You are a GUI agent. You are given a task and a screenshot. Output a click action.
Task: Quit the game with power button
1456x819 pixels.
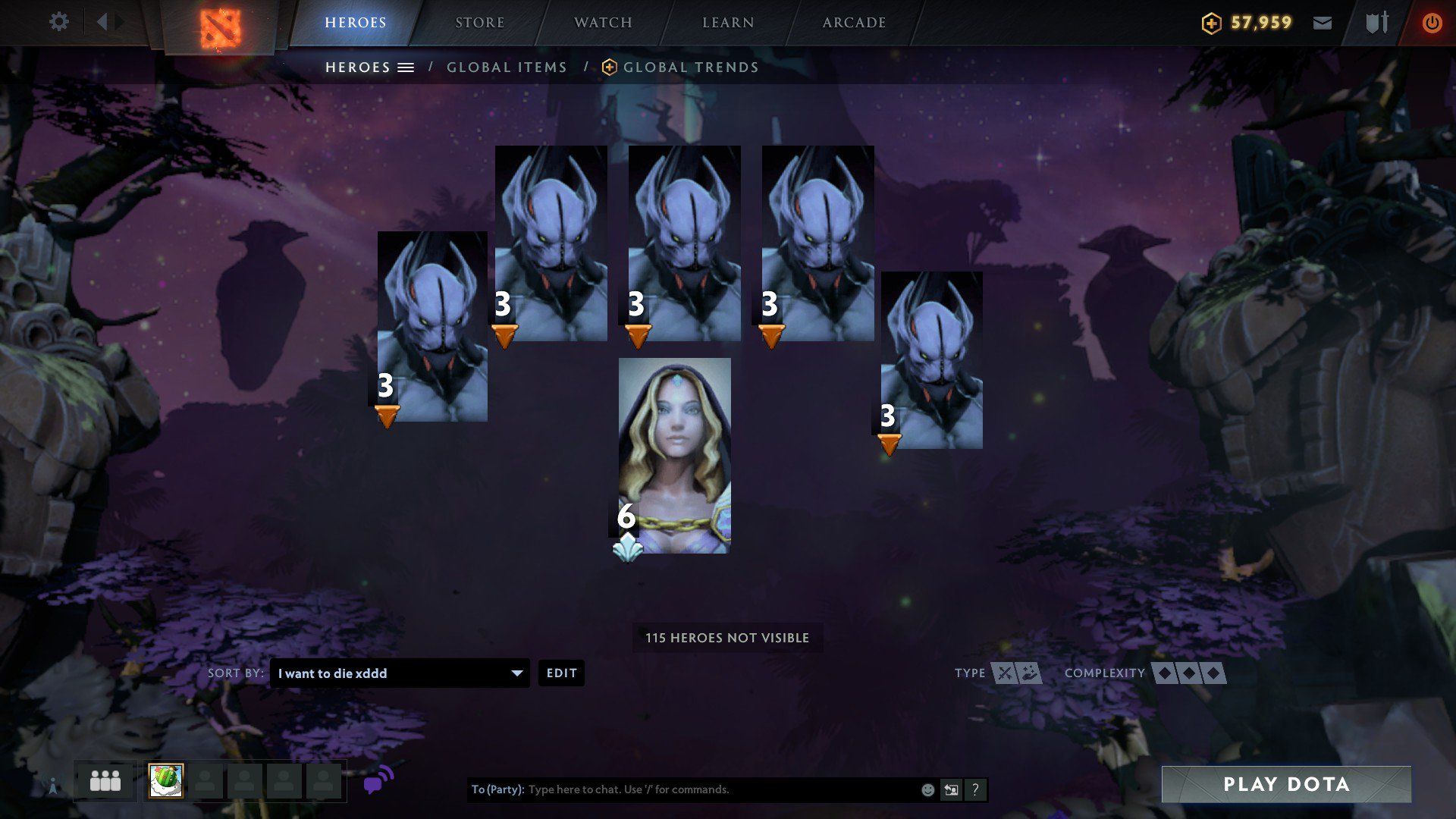pyautogui.click(x=1432, y=23)
